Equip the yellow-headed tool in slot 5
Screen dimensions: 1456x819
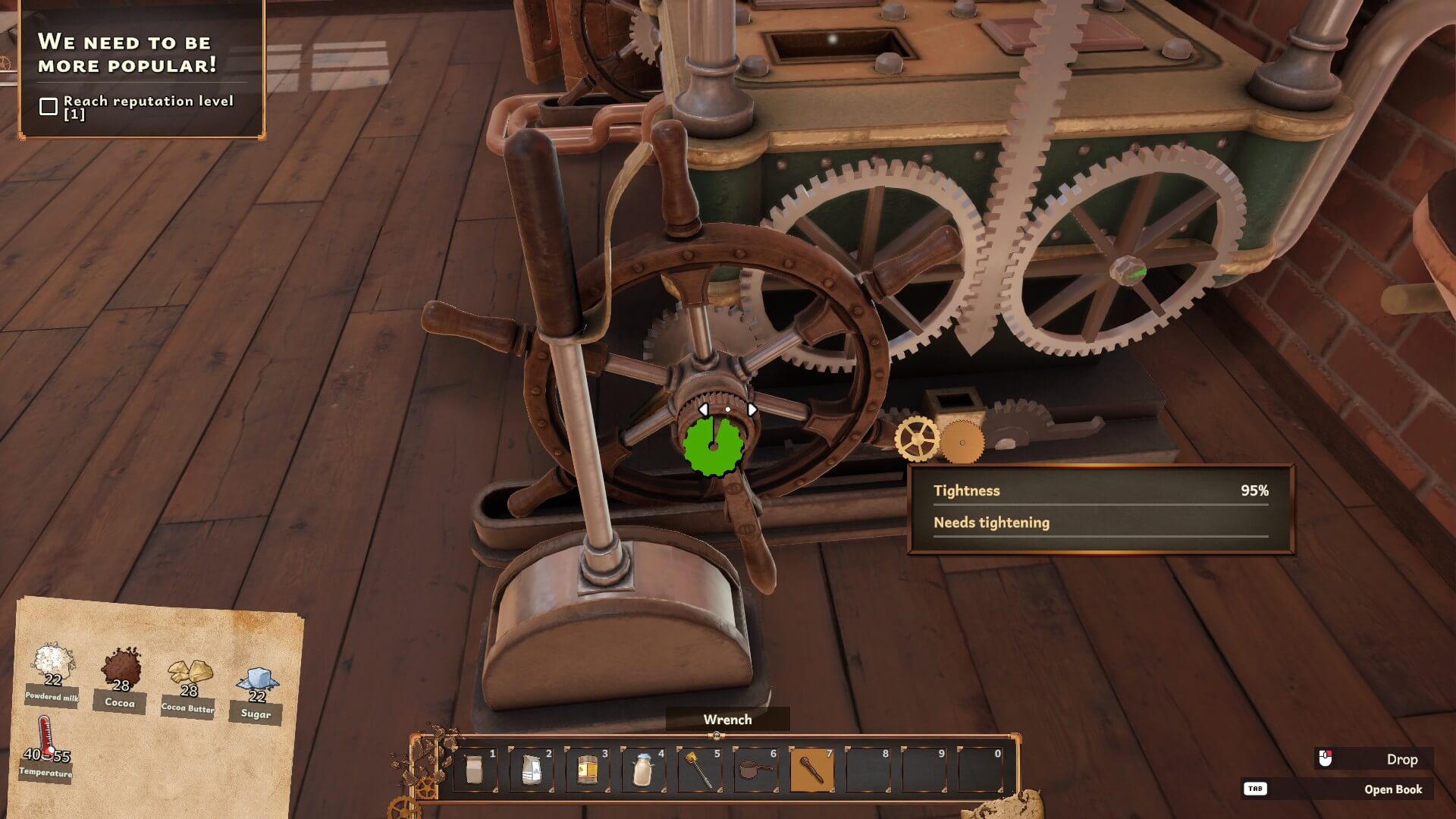coord(698,770)
